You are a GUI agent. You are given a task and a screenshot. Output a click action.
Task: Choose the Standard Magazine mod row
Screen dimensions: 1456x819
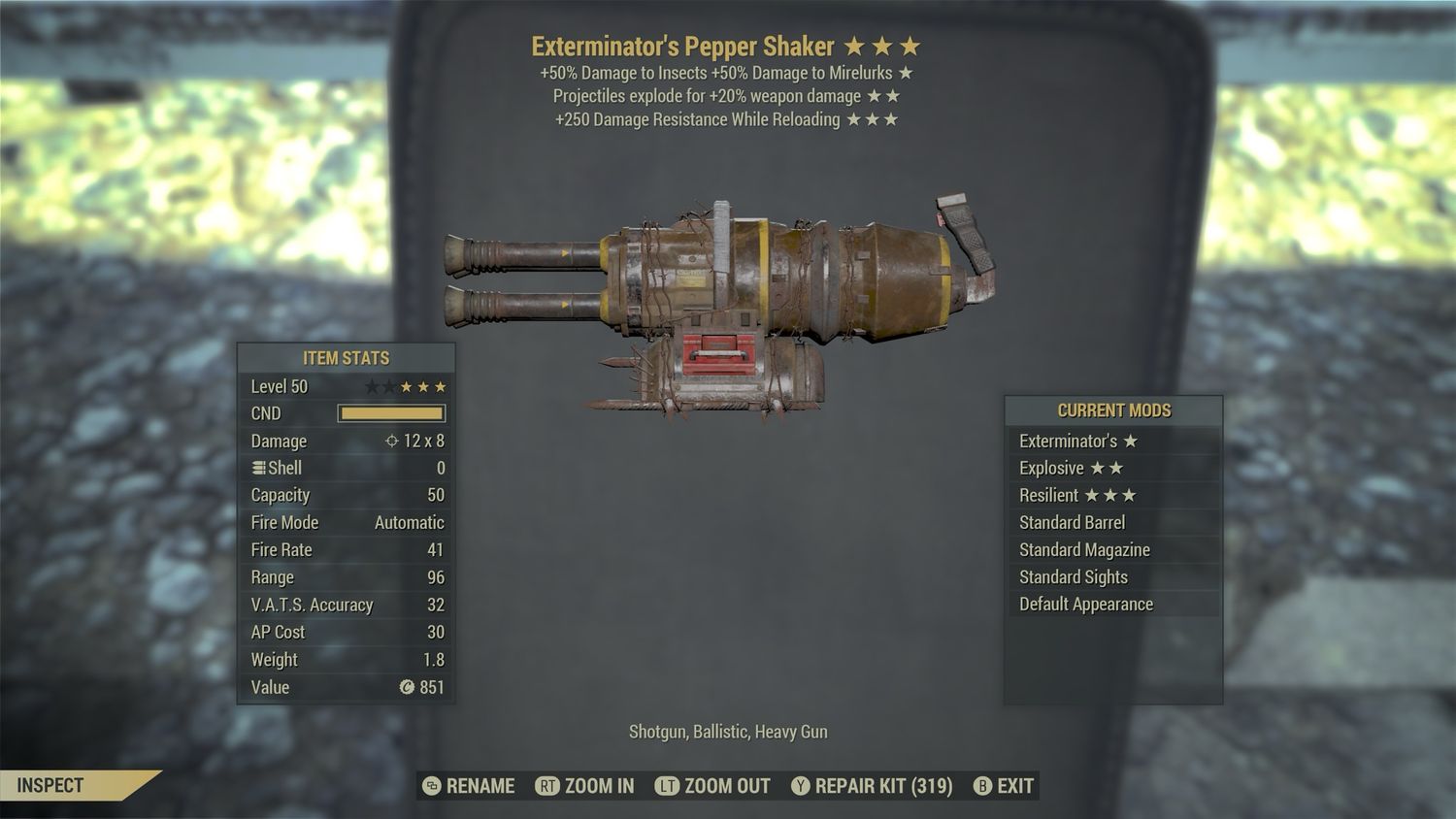[1112, 549]
